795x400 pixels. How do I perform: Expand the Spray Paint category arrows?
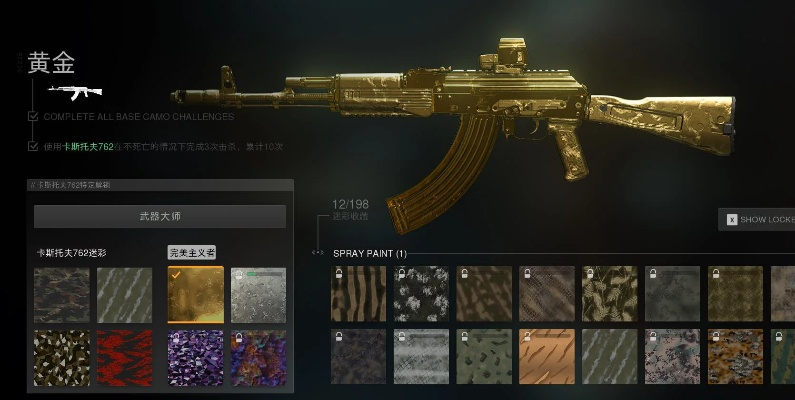pos(319,253)
